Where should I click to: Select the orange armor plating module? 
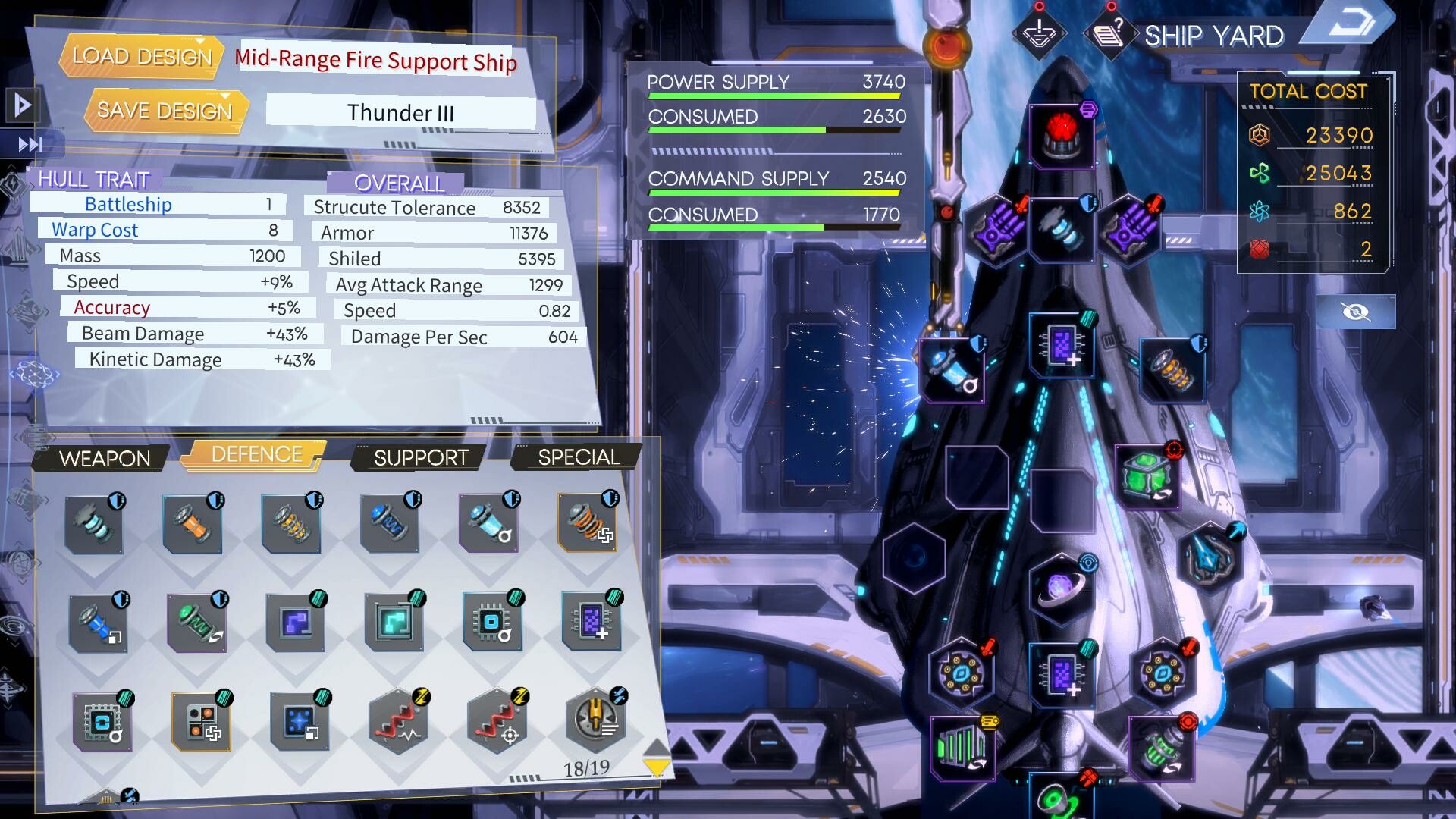[193, 523]
